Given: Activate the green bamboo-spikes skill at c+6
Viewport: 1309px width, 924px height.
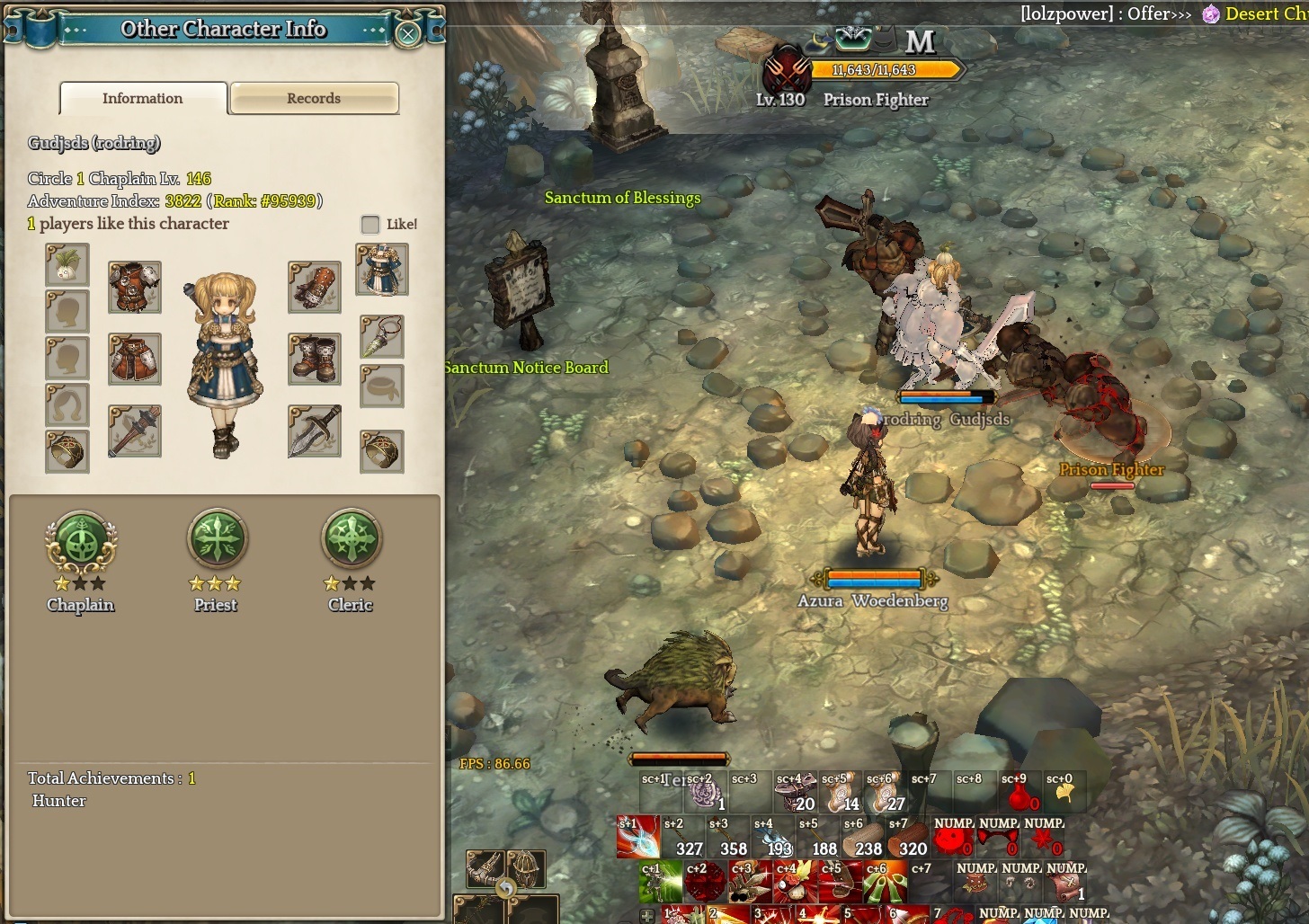Looking at the screenshot, I should click(885, 884).
